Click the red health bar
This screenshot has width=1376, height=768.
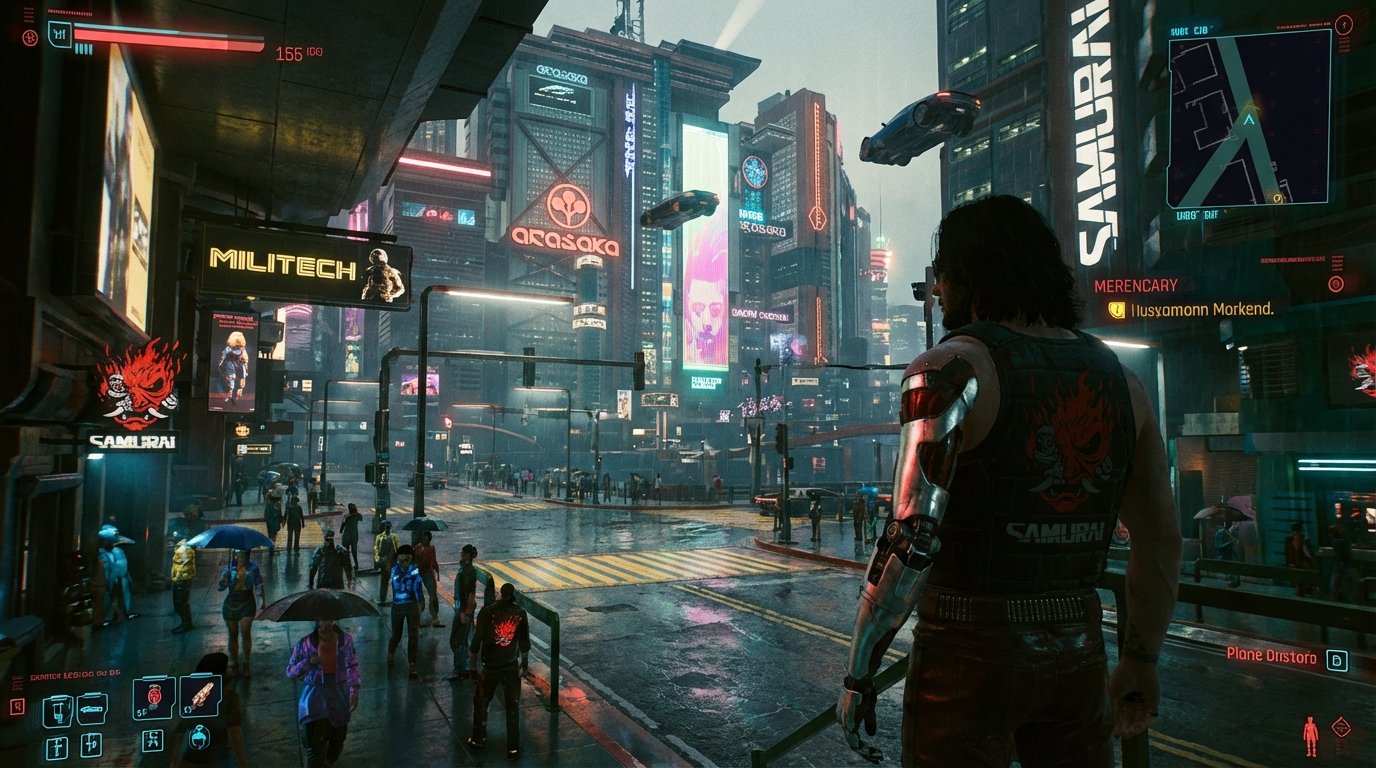(170, 37)
